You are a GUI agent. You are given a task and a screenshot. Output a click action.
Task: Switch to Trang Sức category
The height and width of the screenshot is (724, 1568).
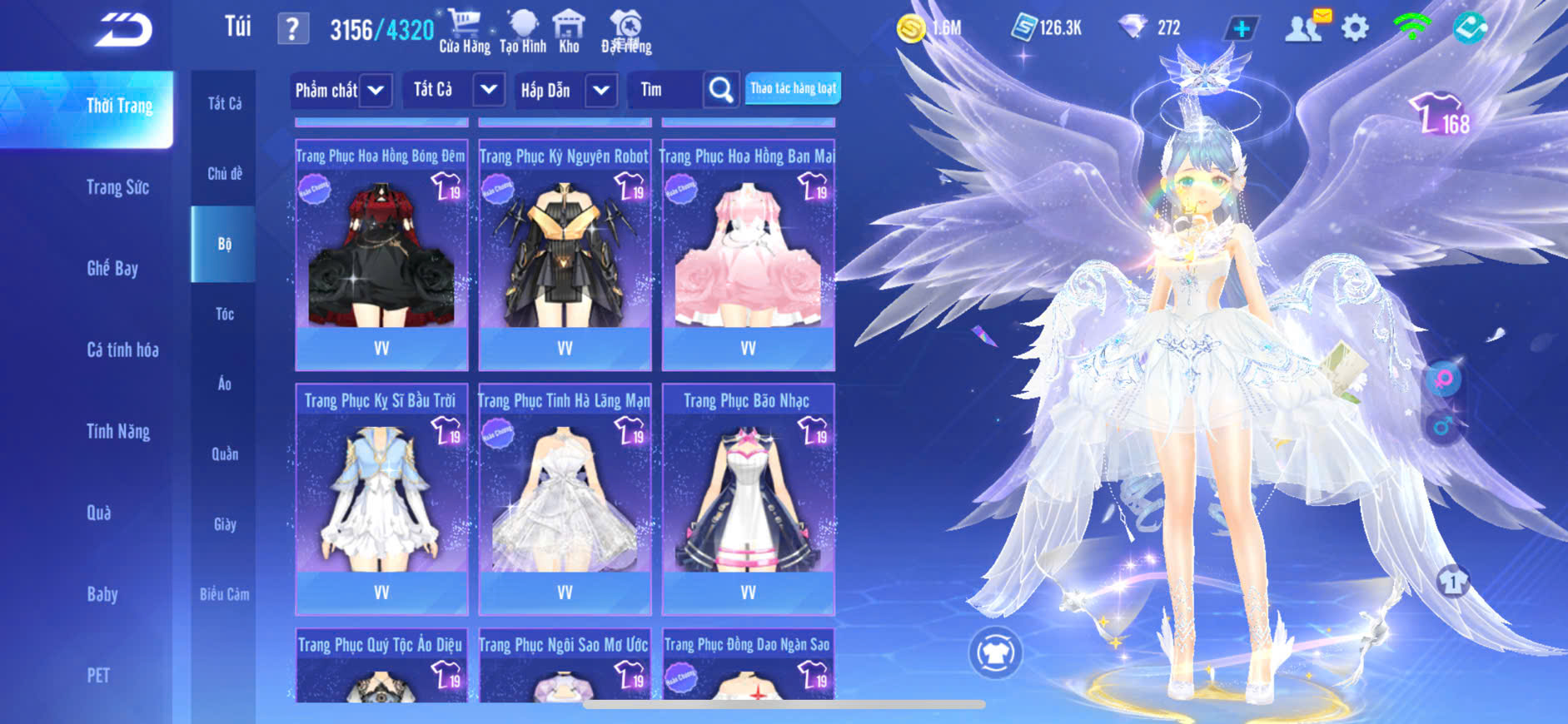click(x=118, y=187)
